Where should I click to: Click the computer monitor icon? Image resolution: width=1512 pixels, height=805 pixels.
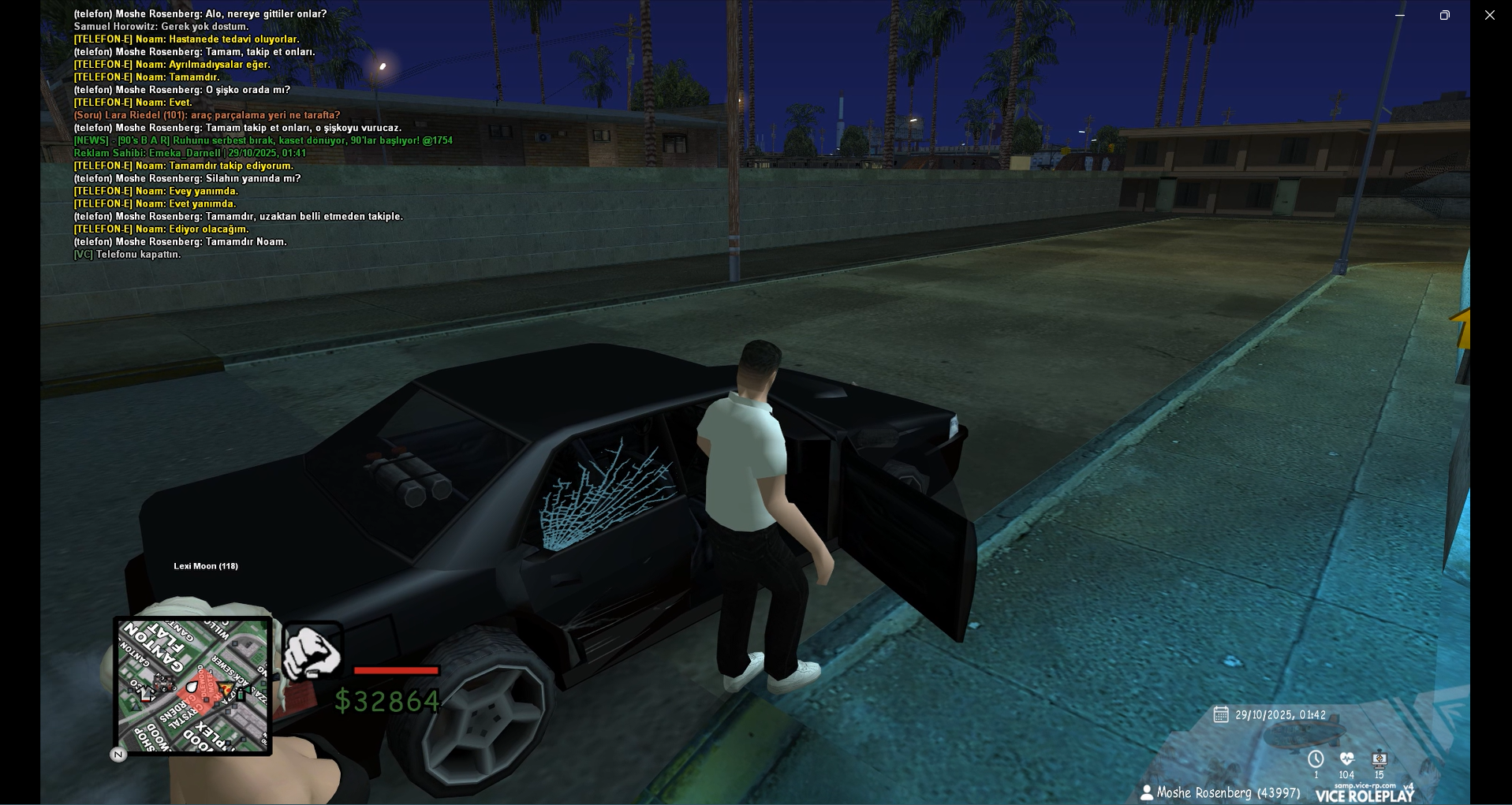(x=1379, y=758)
